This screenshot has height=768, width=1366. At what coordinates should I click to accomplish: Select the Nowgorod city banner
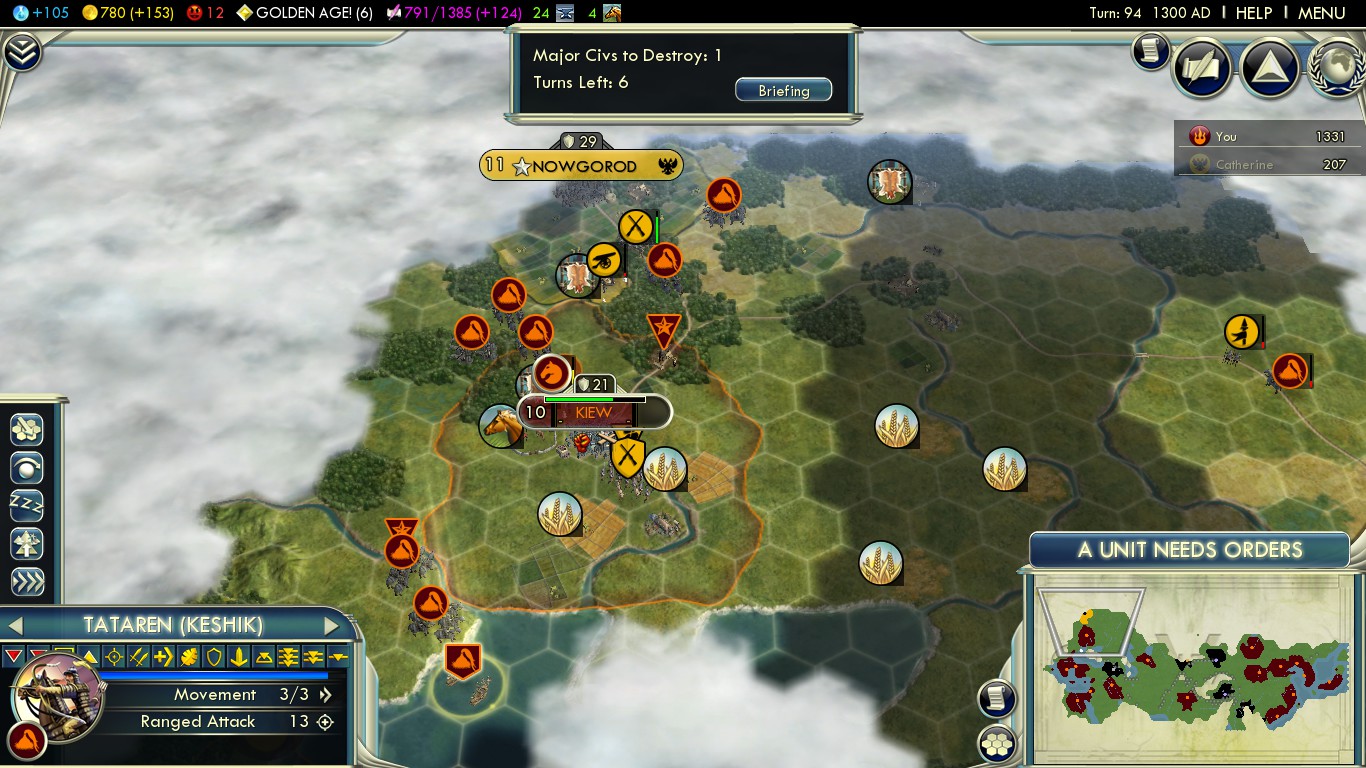click(x=582, y=166)
